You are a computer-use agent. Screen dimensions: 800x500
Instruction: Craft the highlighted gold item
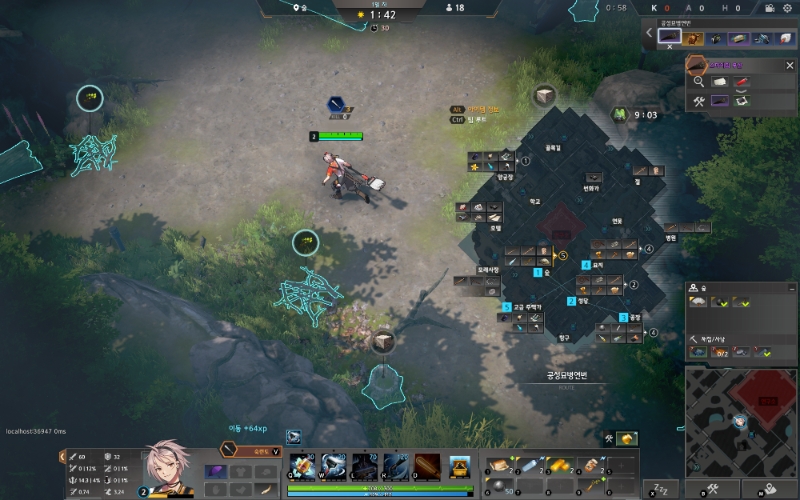(627, 440)
